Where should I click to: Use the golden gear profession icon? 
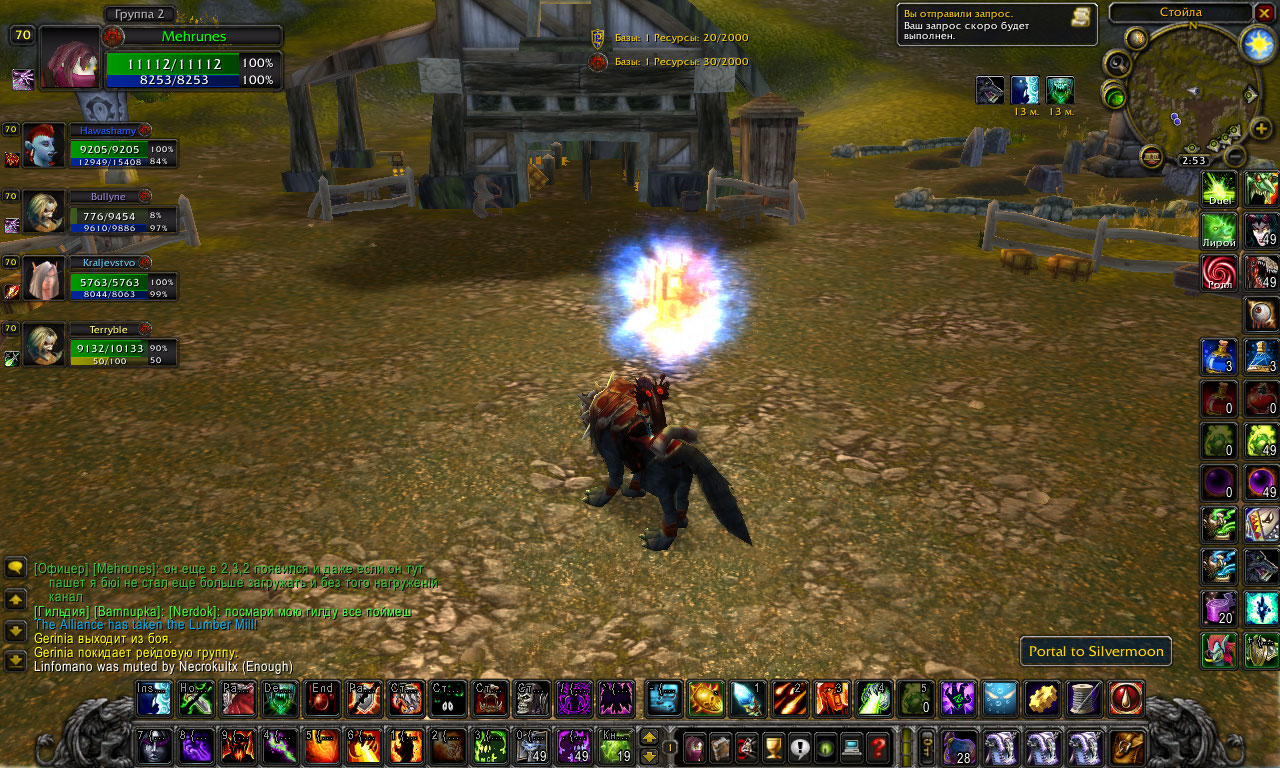[1042, 699]
